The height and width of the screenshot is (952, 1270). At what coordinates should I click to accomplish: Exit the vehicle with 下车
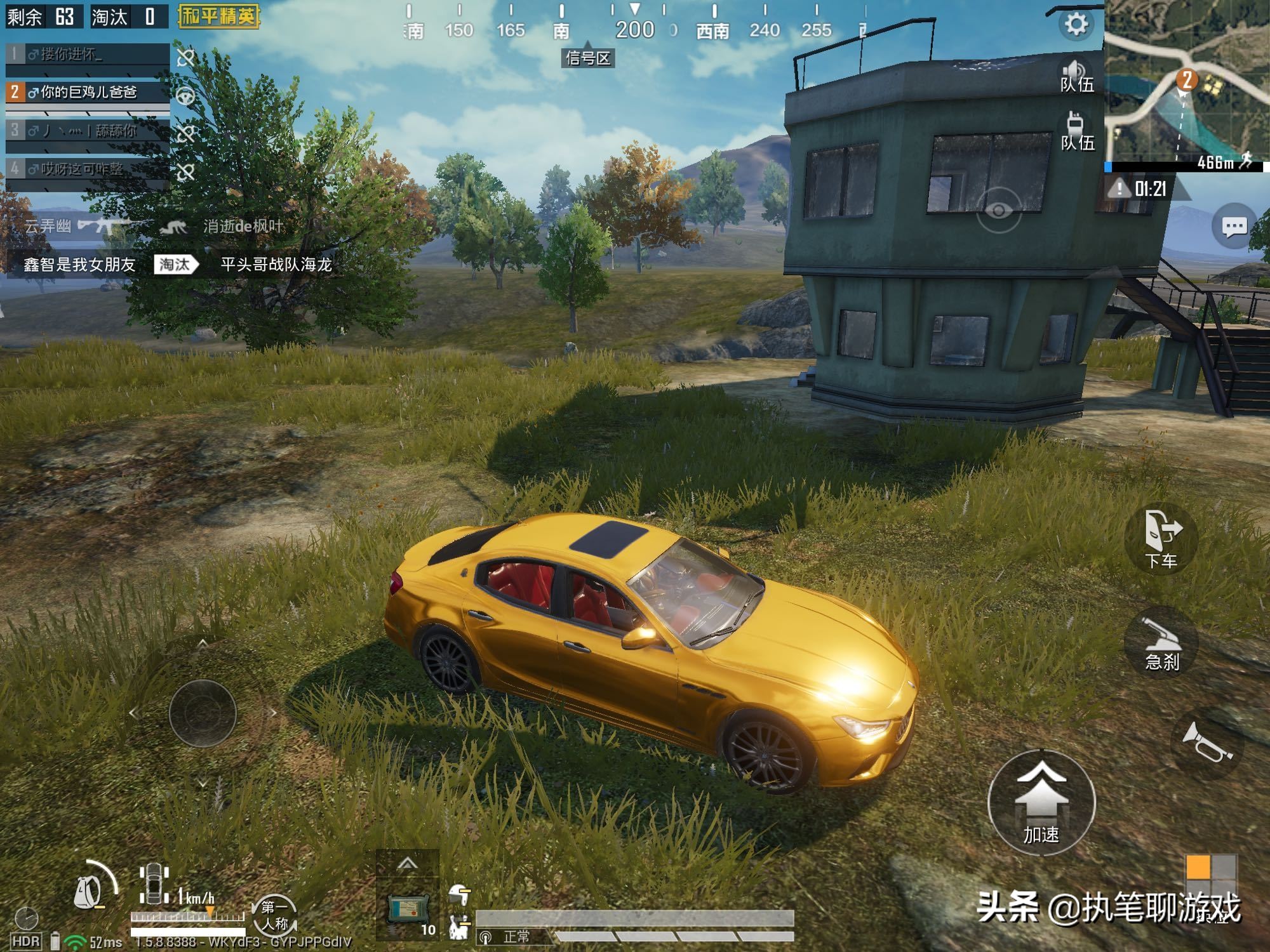1161,539
